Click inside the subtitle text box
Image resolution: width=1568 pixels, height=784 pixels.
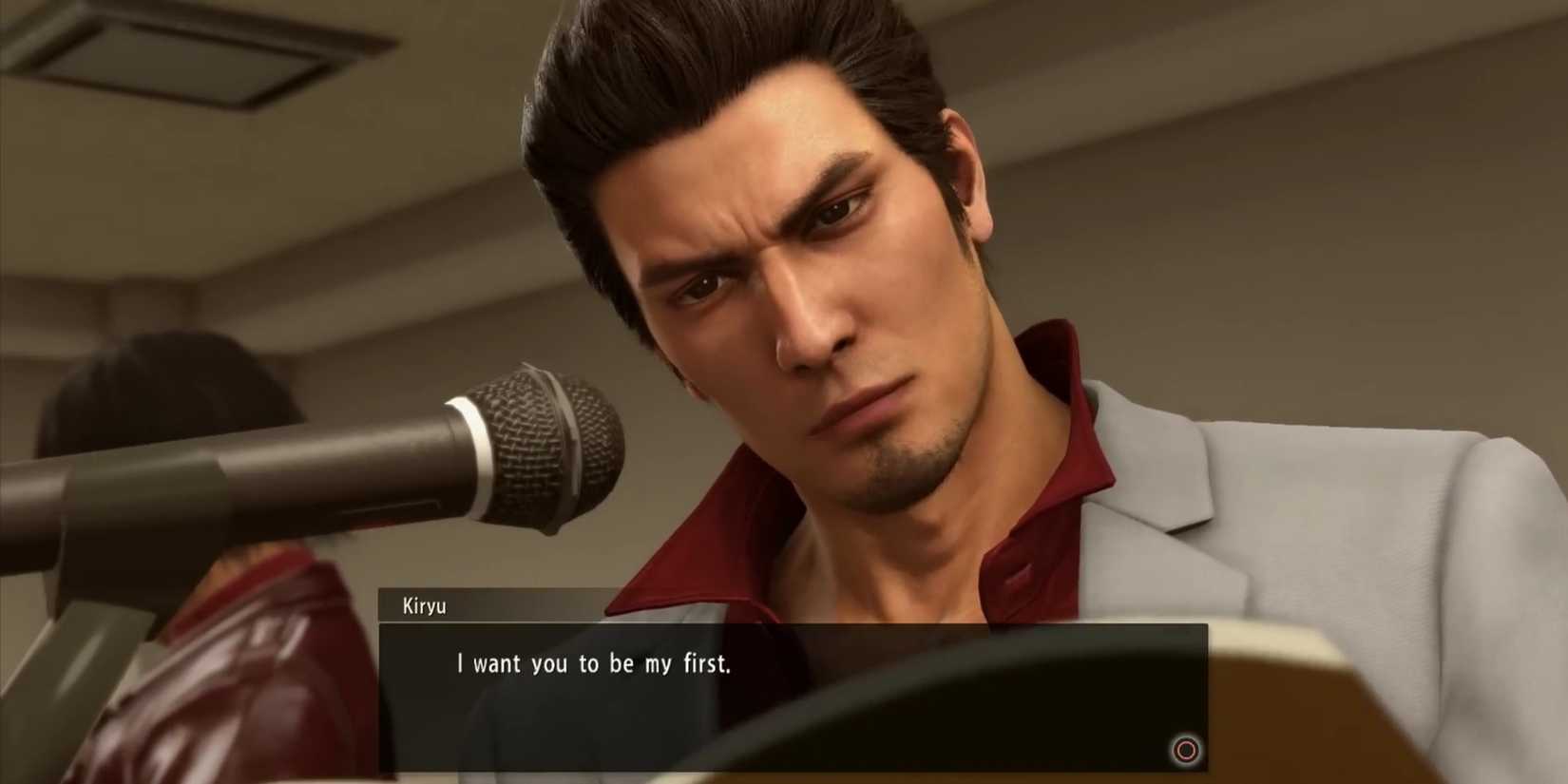pyautogui.click(x=789, y=684)
